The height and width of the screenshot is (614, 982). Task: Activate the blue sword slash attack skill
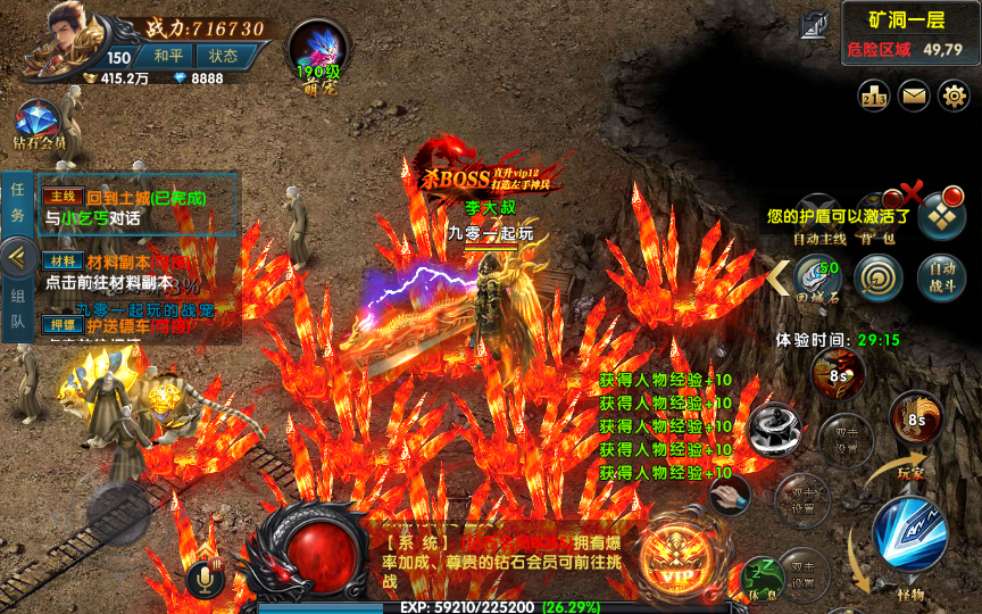(x=908, y=533)
